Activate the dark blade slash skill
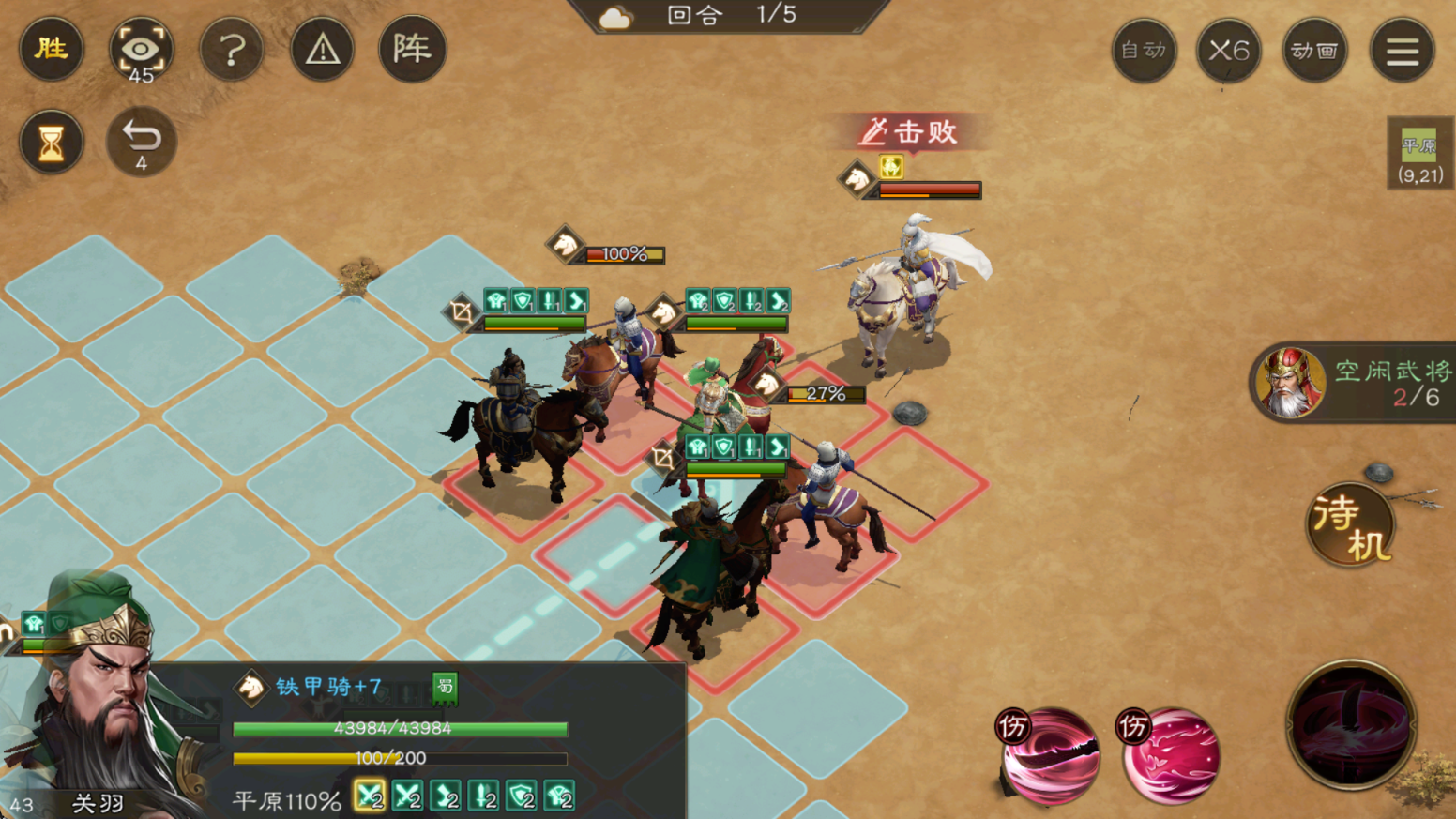 [1049, 756]
